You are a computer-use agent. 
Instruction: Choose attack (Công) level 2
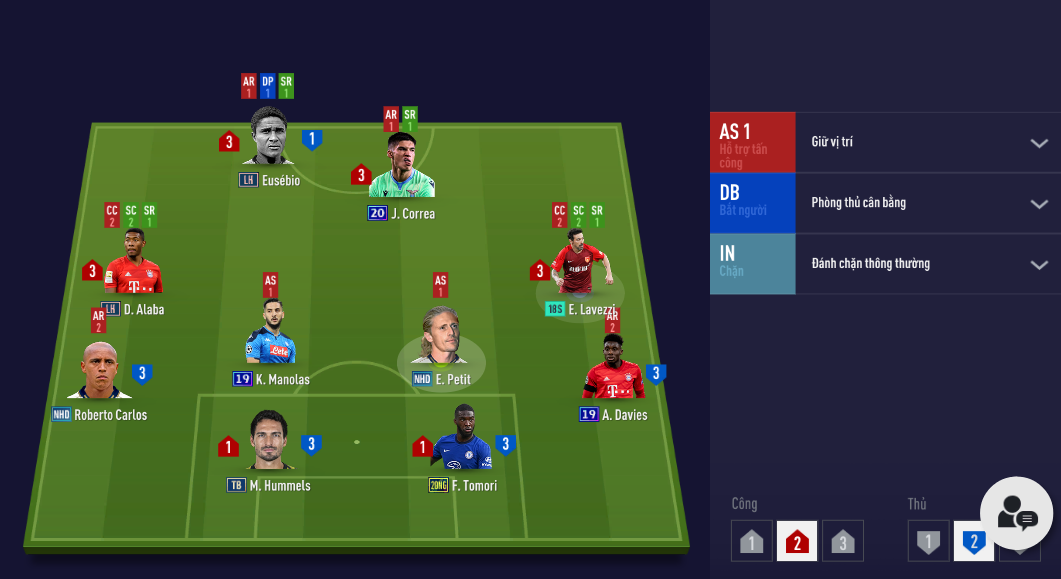point(797,542)
